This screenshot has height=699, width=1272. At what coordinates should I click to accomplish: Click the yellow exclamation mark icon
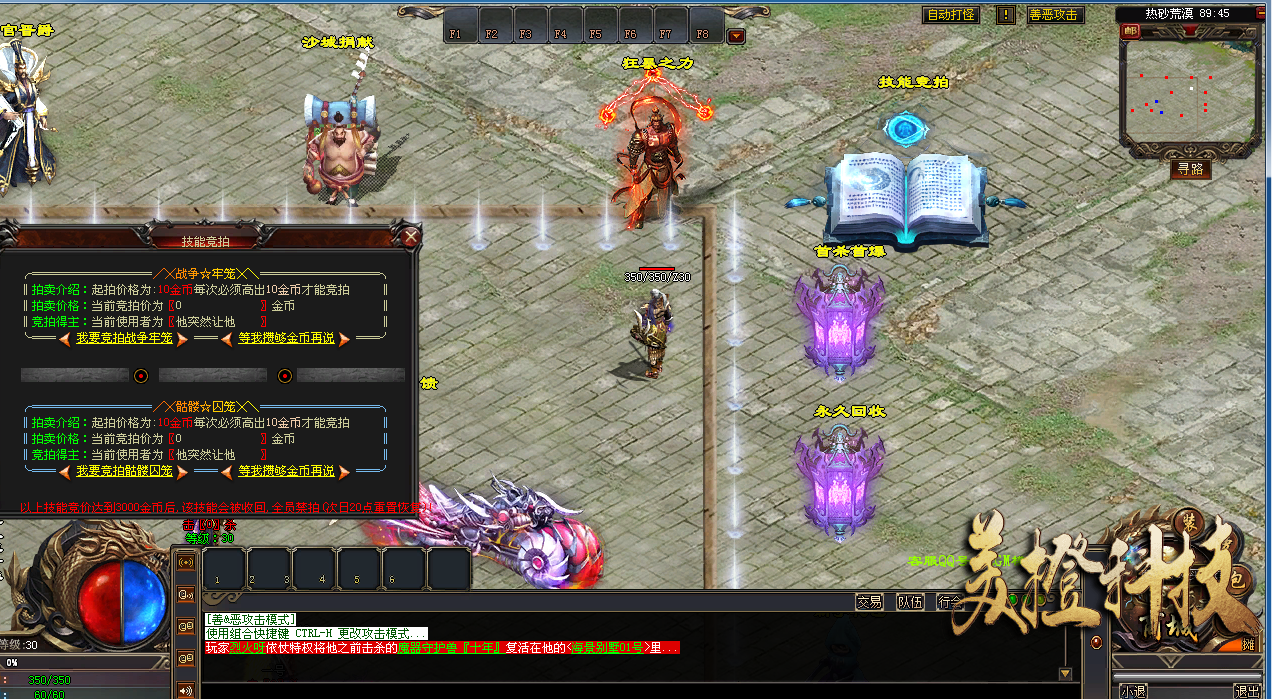(1005, 15)
